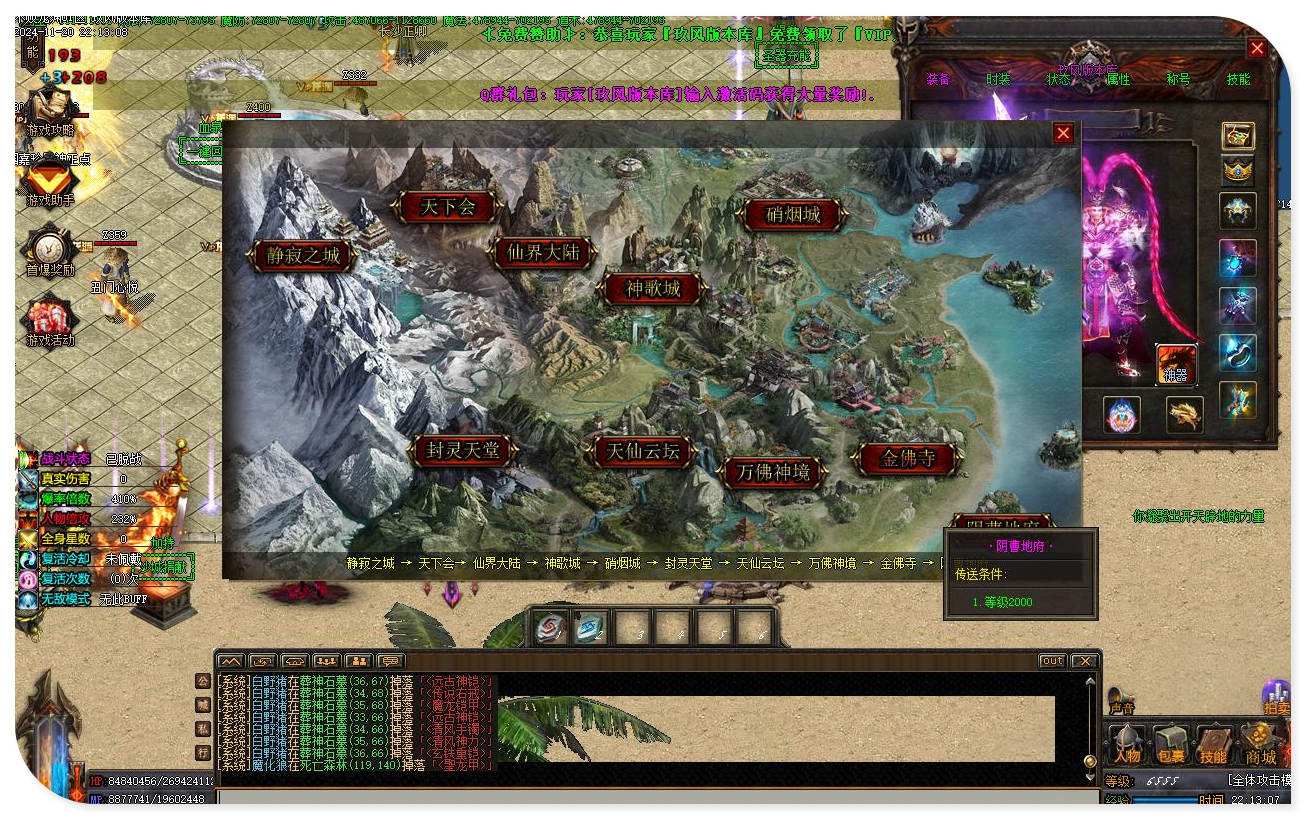Select 静寂之城 destination

(x=303, y=255)
